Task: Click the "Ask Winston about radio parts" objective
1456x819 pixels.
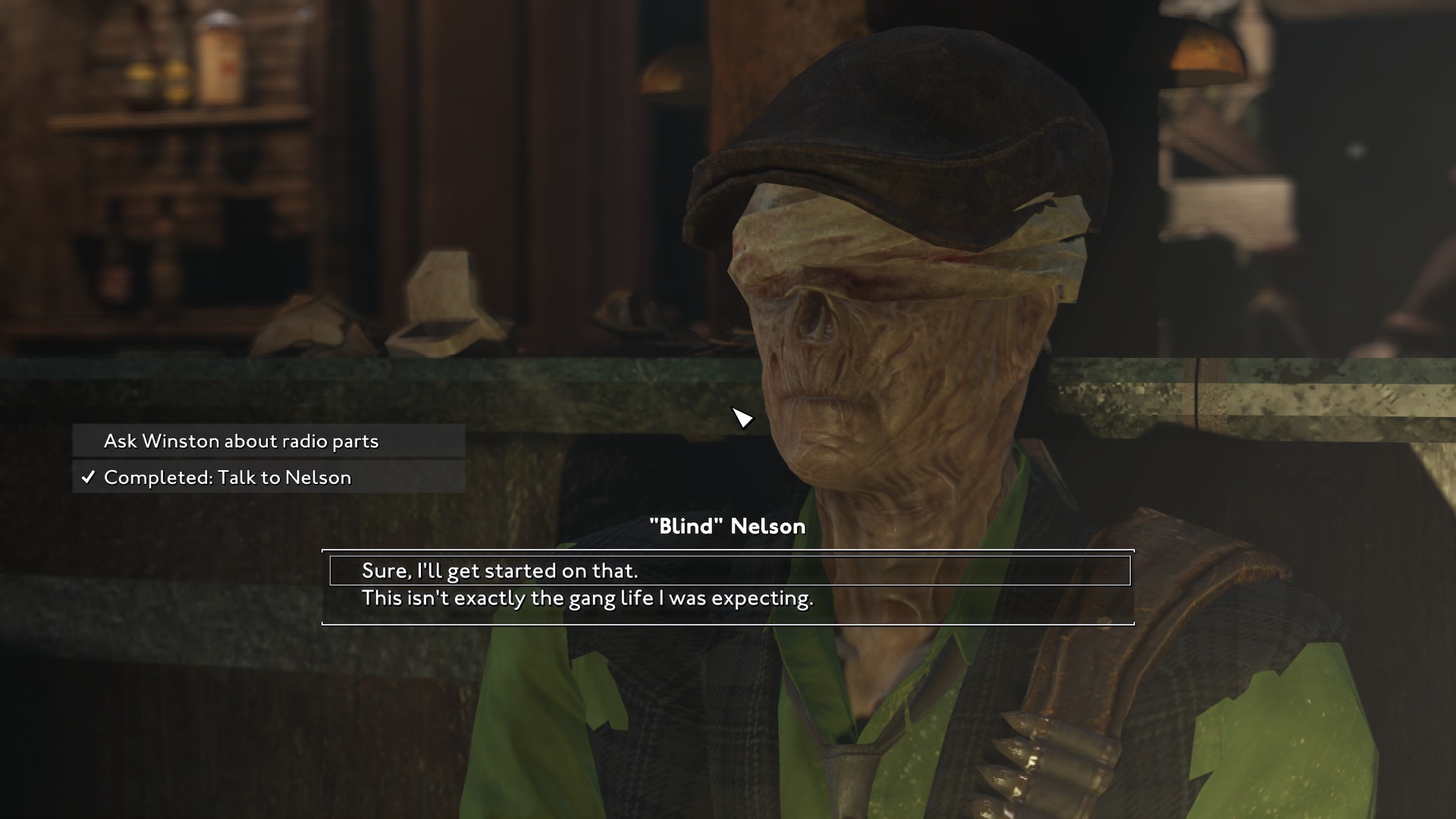Action: [241, 441]
